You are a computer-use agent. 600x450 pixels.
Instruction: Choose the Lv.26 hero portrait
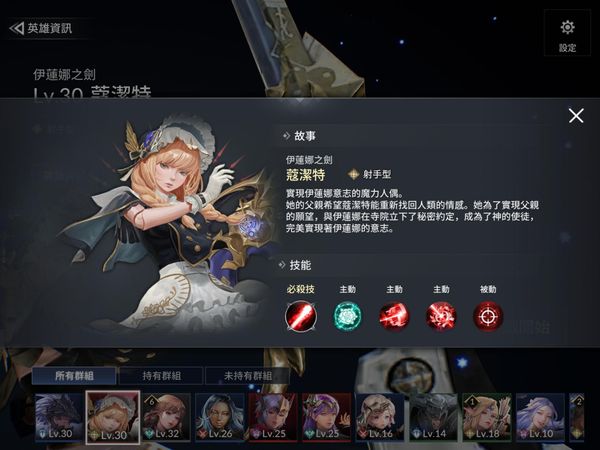[x=220, y=417]
